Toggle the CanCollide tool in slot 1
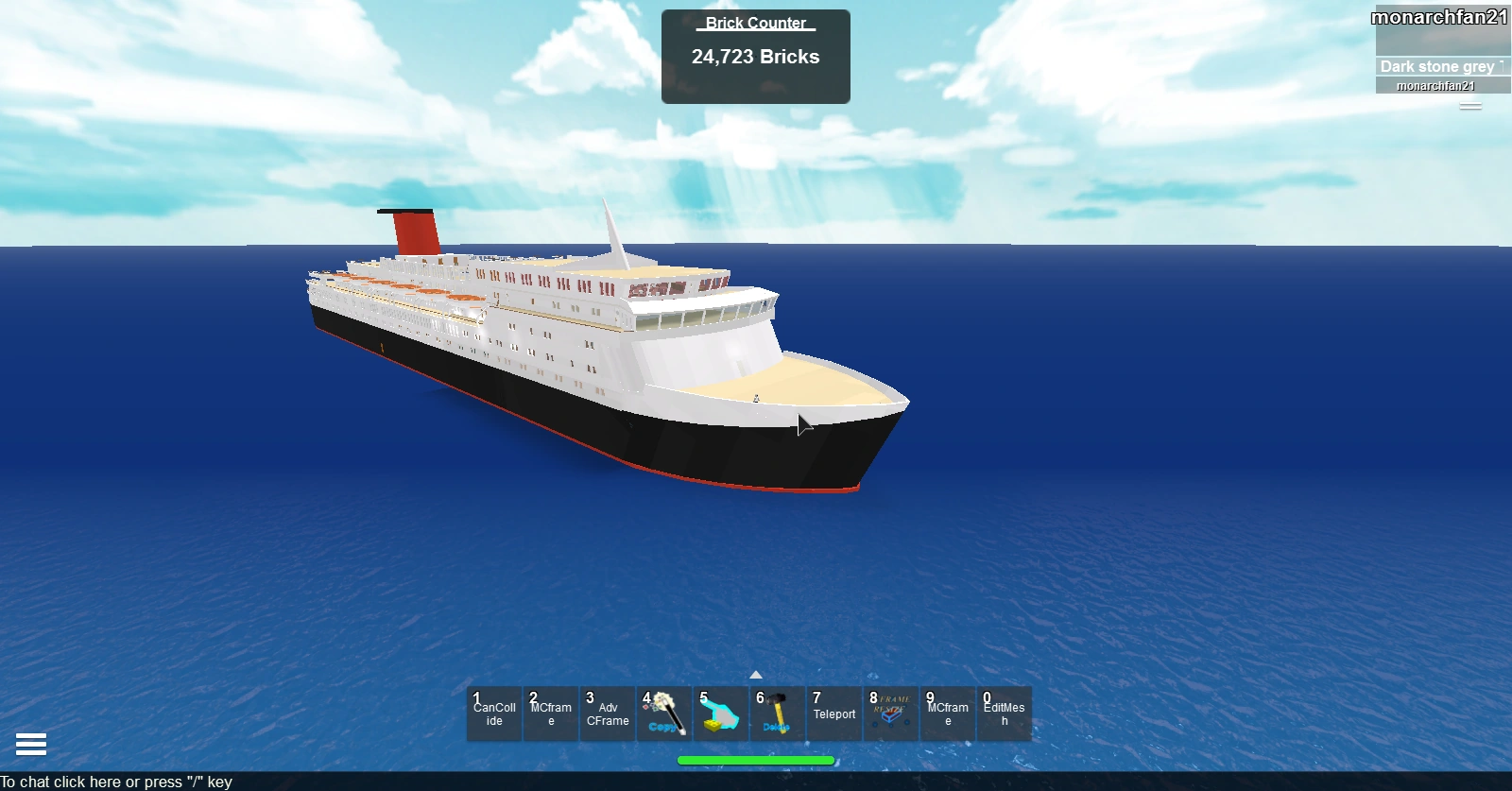Image resolution: width=1512 pixels, height=791 pixels. (x=493, y=714)
